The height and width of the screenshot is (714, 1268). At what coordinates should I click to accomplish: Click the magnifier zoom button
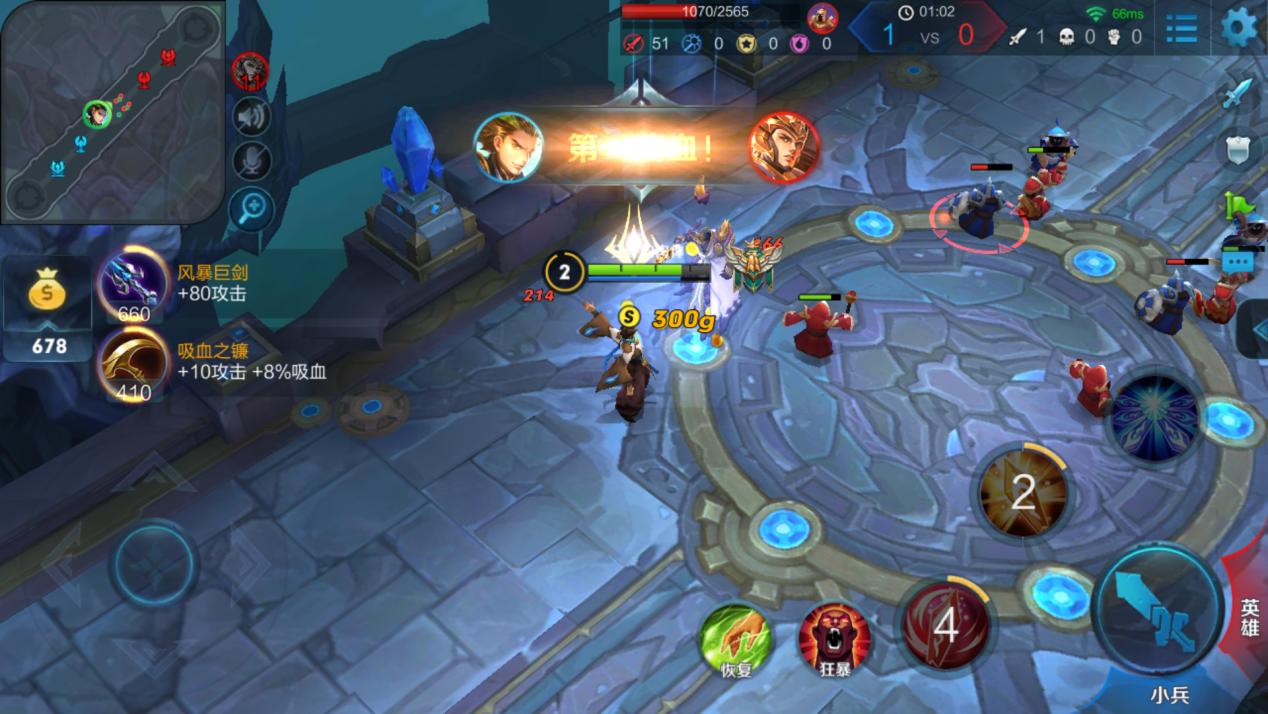pyautogui.click(x=251, y=208)
